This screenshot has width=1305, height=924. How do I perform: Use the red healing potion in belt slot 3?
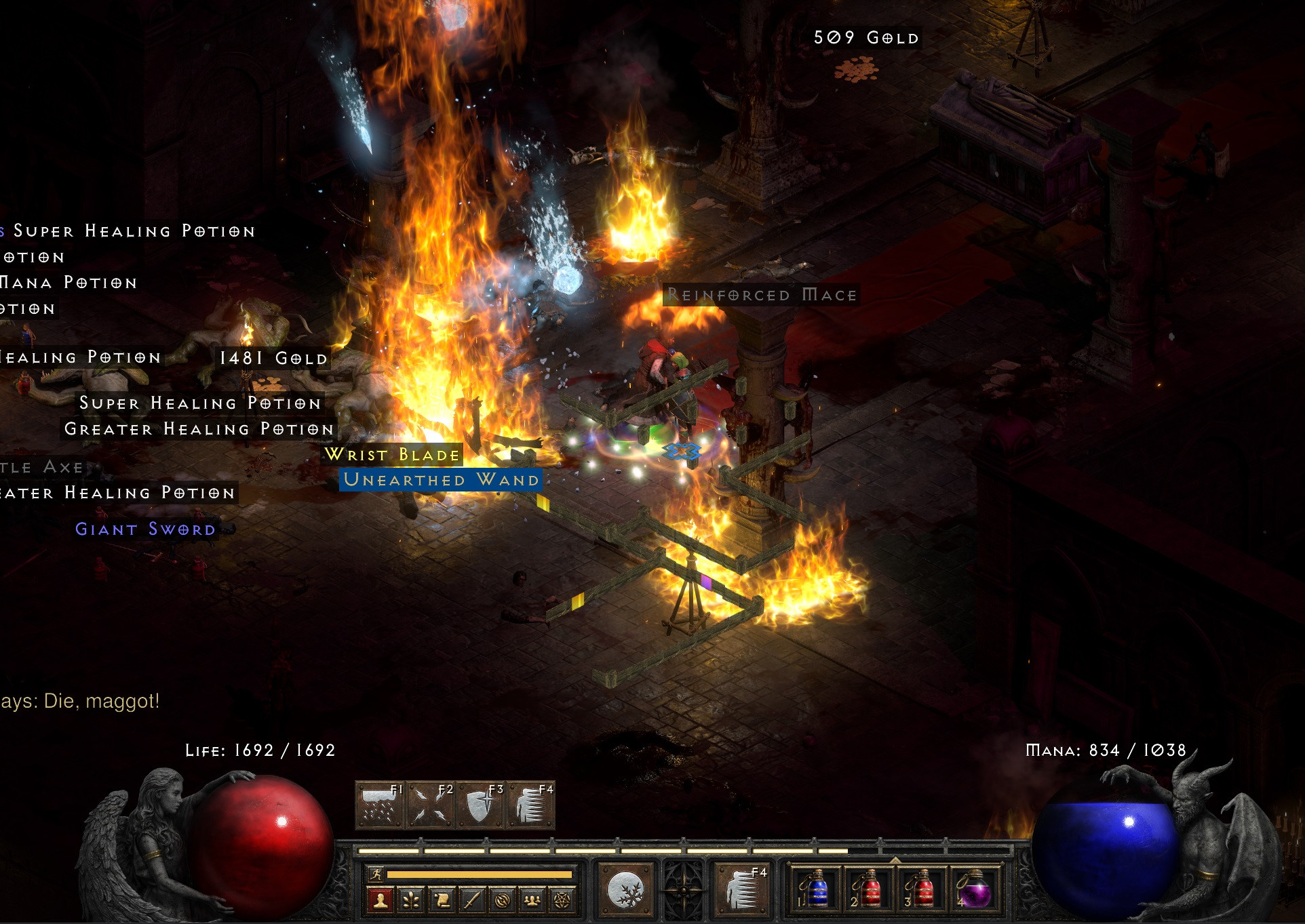click(x=921, y=889)
